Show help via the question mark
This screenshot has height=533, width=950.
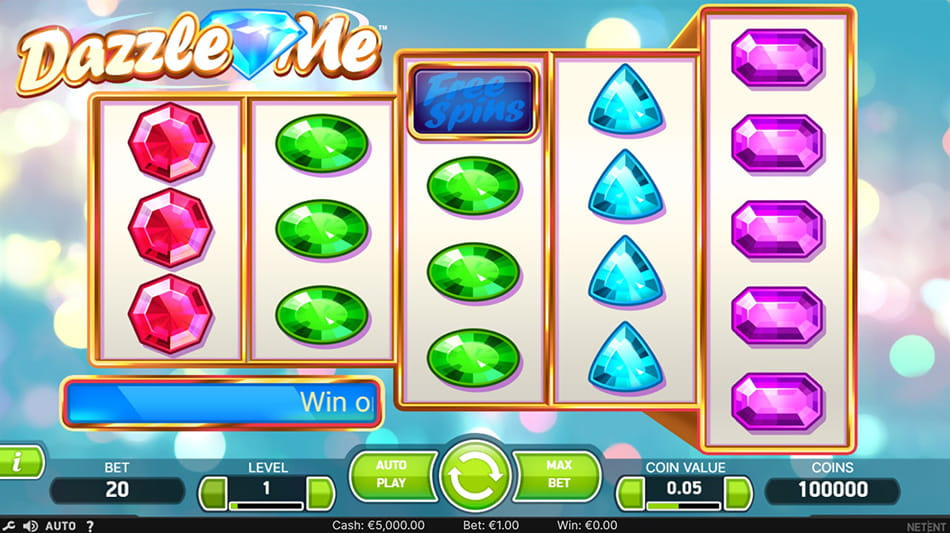point(90,525)
